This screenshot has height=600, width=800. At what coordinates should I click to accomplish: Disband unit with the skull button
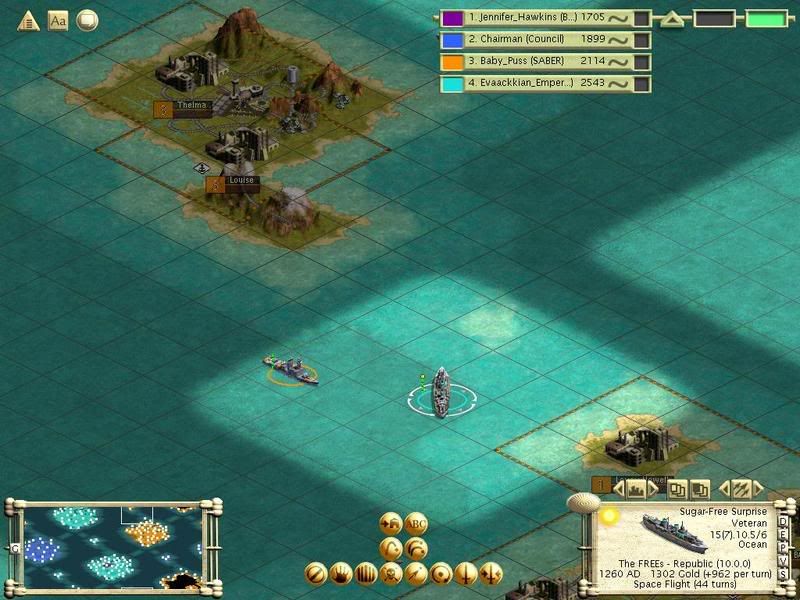(392, 574)
